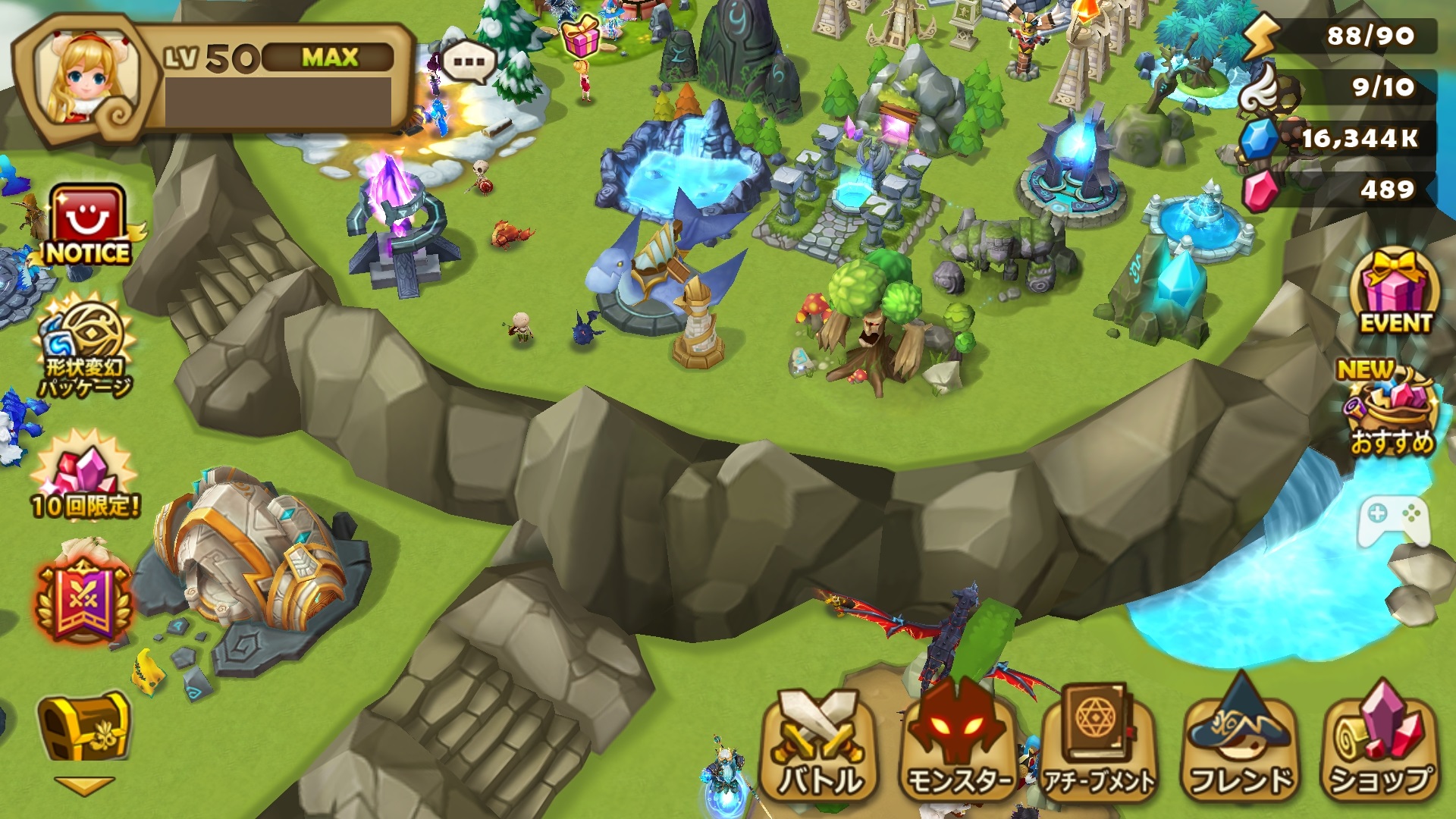Open the crossed-swords guild banner icon
Image resolution: width=1456 pixels, height=819 pixels.
pos(83,601)
